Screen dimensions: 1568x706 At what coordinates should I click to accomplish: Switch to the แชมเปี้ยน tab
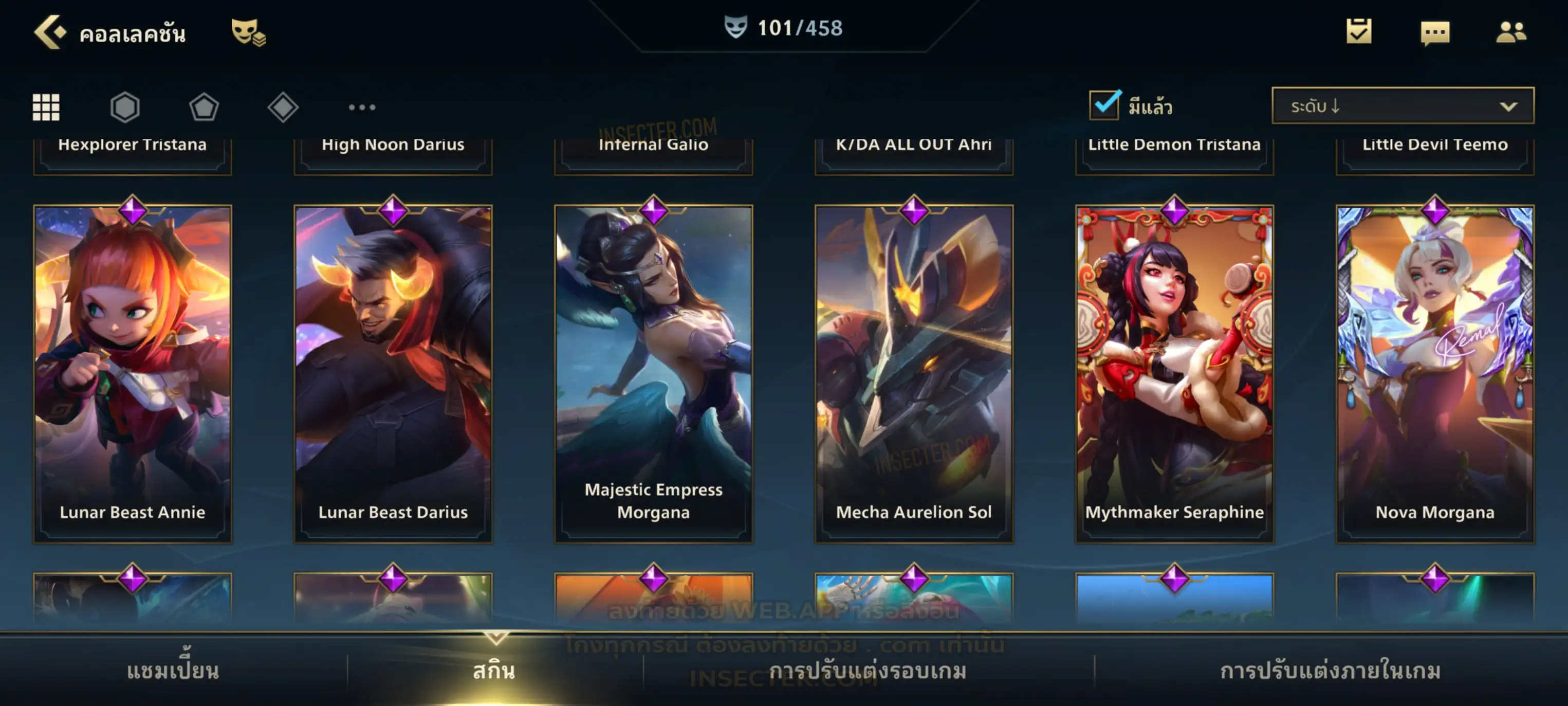click(x=173, y=671)
